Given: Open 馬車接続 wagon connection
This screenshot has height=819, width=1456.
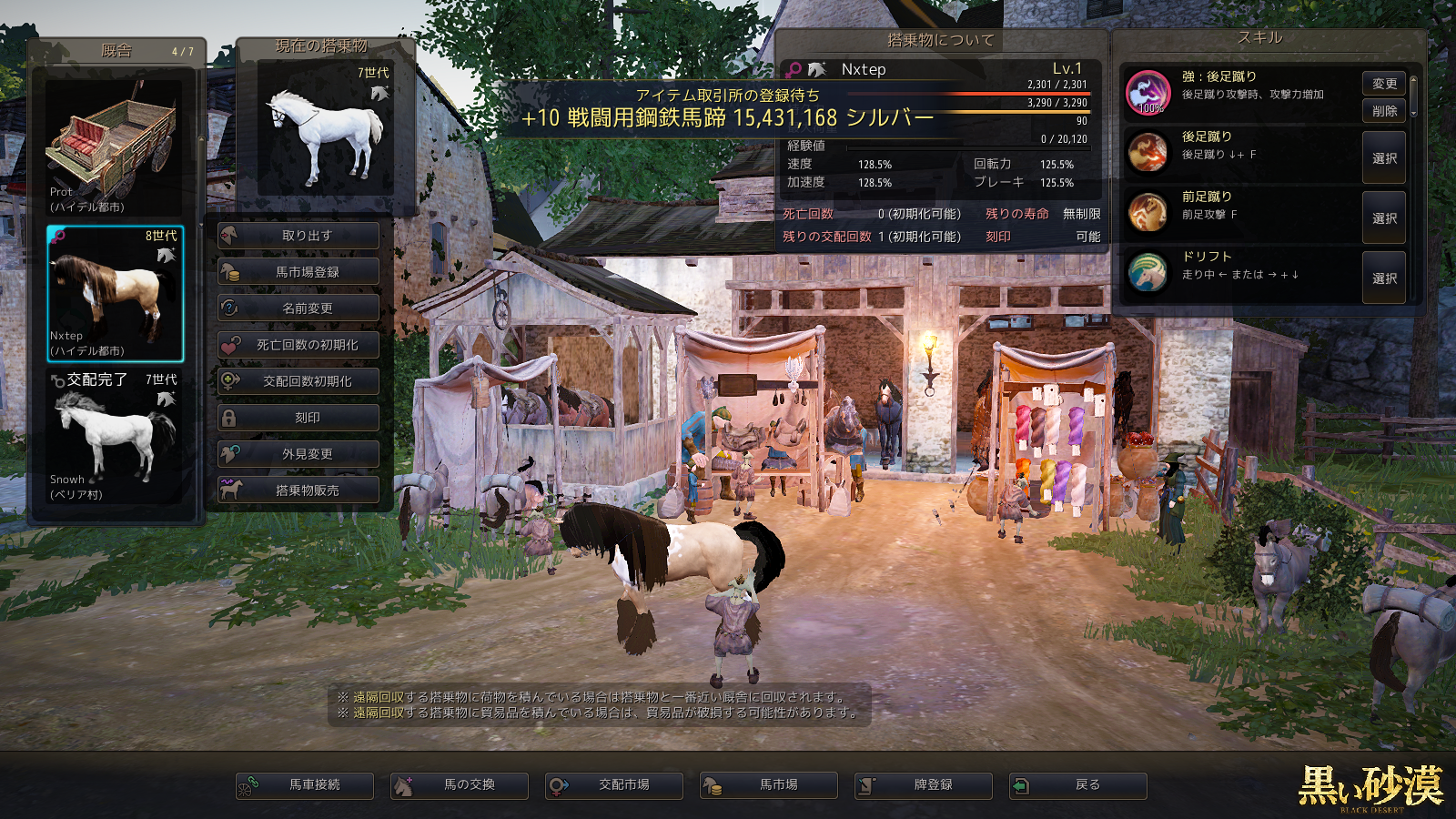Looking at the screenshot, I should [305, 785].
